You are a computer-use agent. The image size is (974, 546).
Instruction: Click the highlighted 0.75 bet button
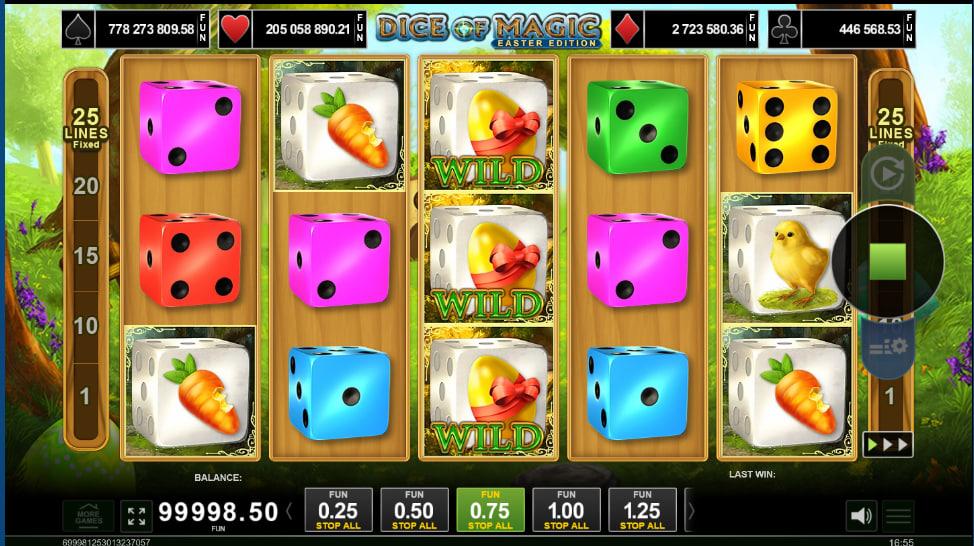coord(490,510)
